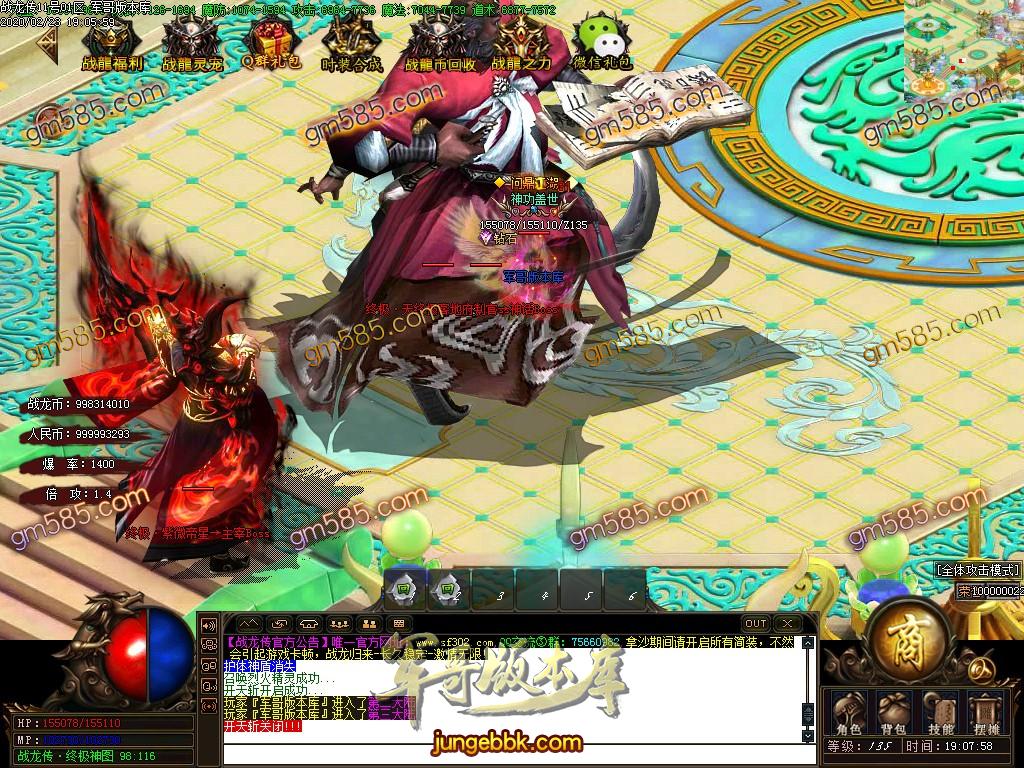Open the 战龍之力 power menu

coord(520,43)
